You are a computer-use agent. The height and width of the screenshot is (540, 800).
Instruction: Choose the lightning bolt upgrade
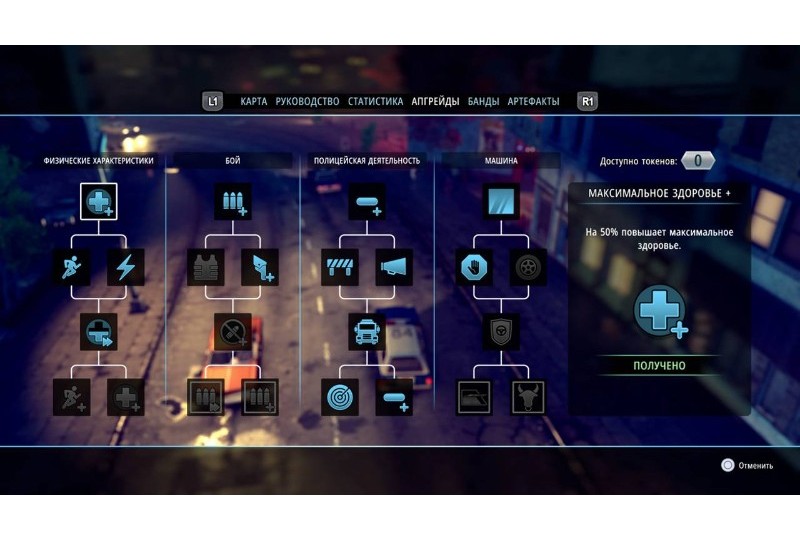click(126, 267)
